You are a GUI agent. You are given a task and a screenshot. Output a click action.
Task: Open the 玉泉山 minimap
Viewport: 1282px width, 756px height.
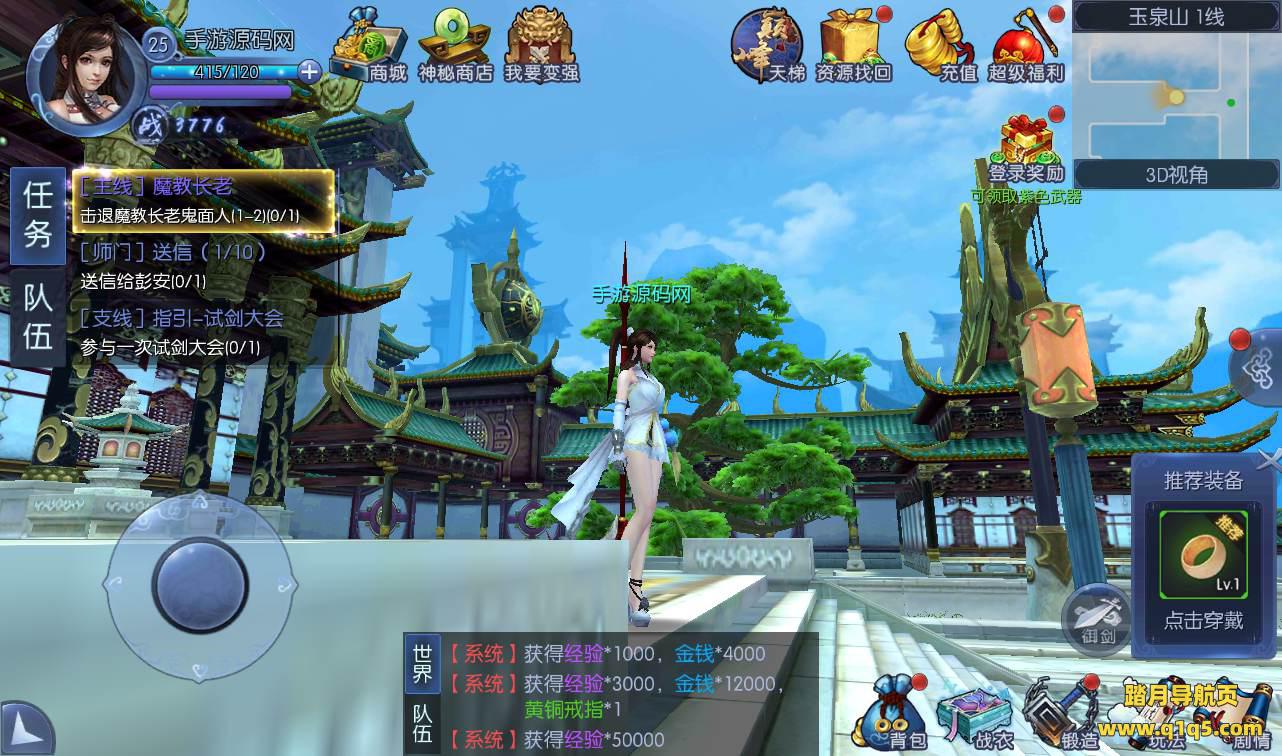[1176, 97]
